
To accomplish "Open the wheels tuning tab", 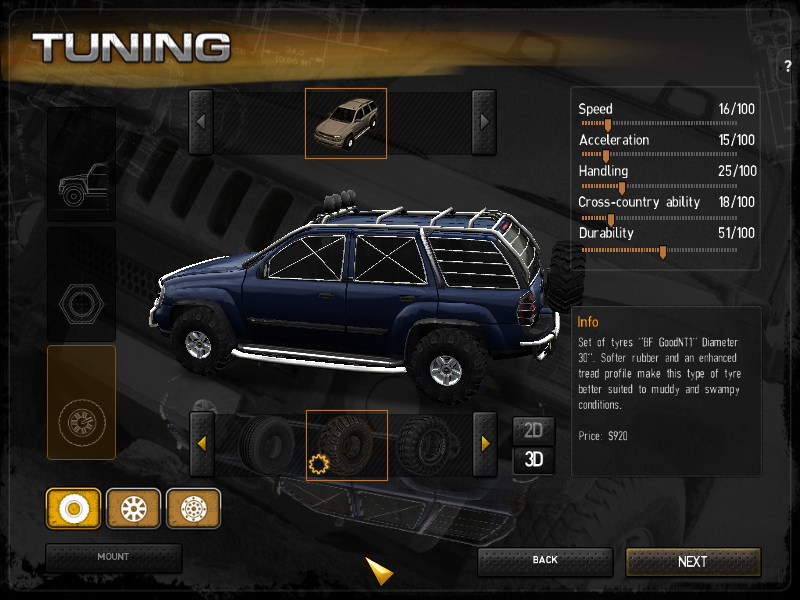I will (x=81, y=402).
